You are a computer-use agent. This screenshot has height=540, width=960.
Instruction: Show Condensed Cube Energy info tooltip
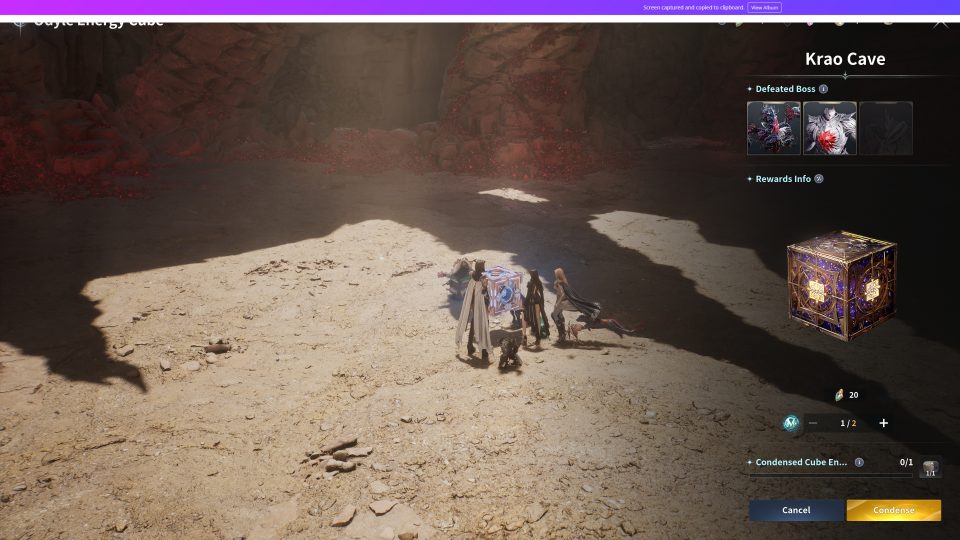click(859, 463)
